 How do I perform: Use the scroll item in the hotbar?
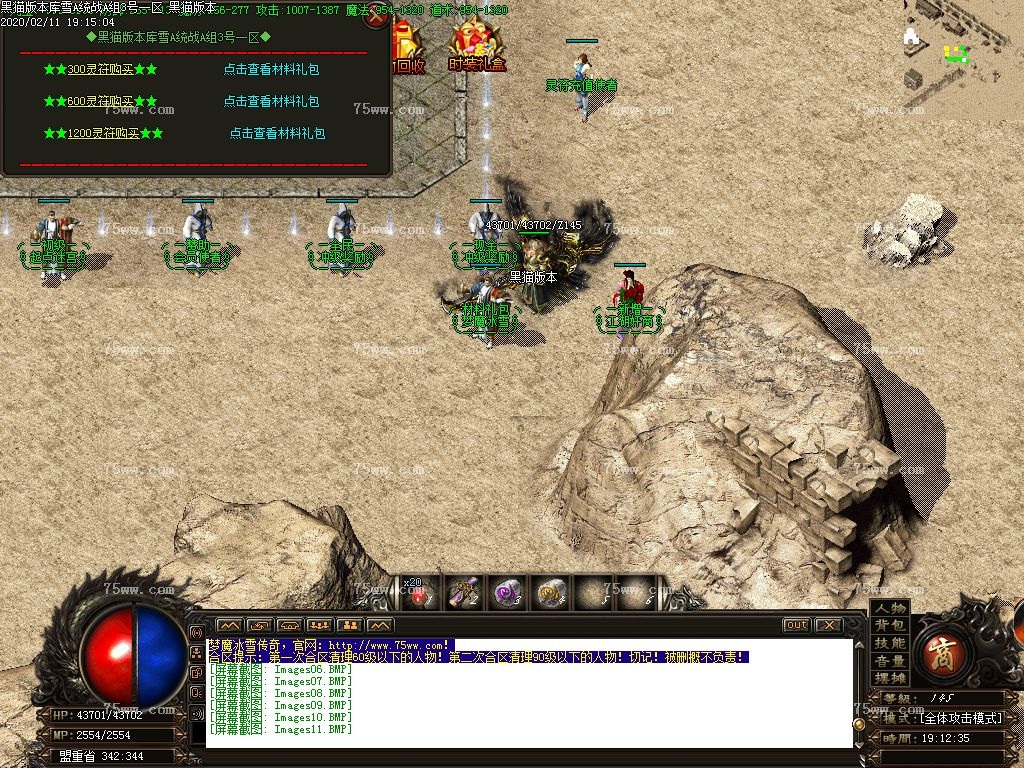pos(463,594)
